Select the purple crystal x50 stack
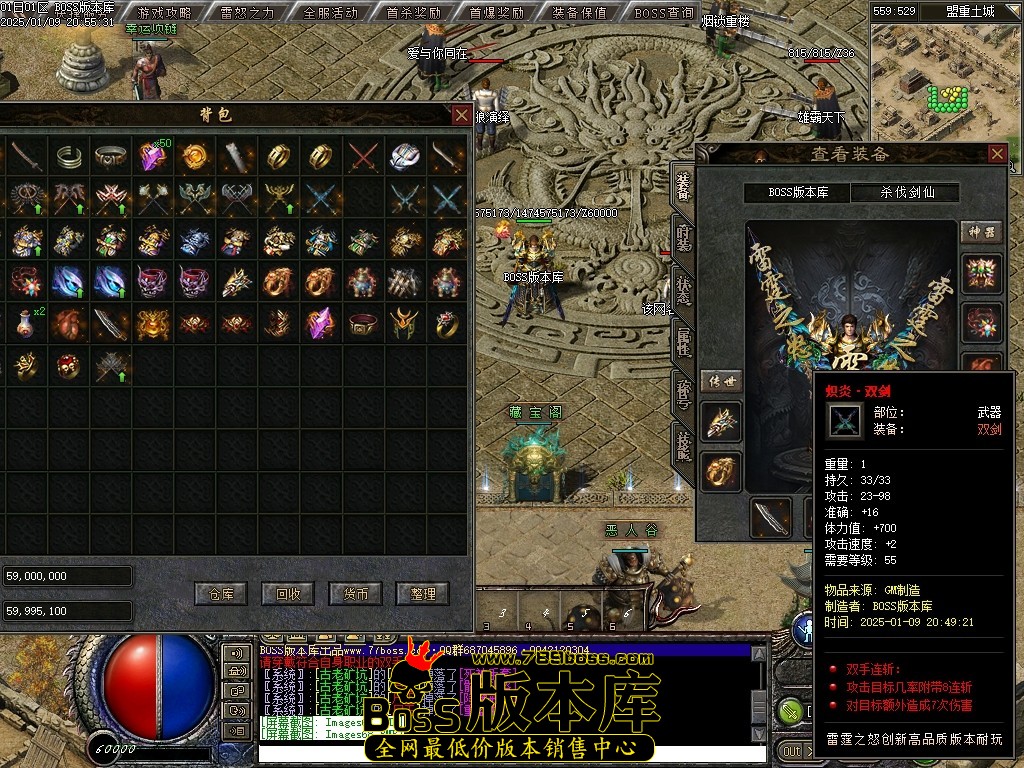Viewport: 1024px width, 768px height. click(x=152, y=155)
